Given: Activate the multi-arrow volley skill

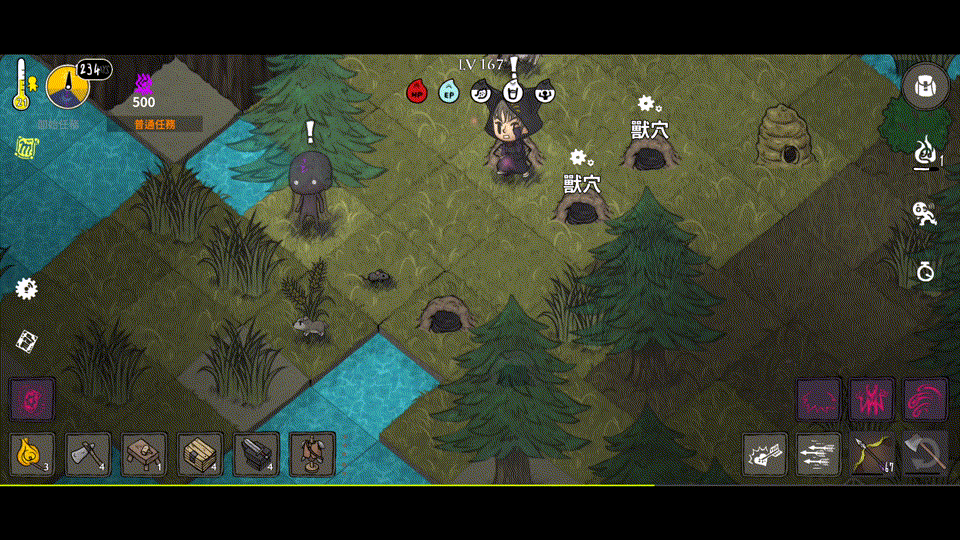Looking at the screenshot, I should coord(819,455).
